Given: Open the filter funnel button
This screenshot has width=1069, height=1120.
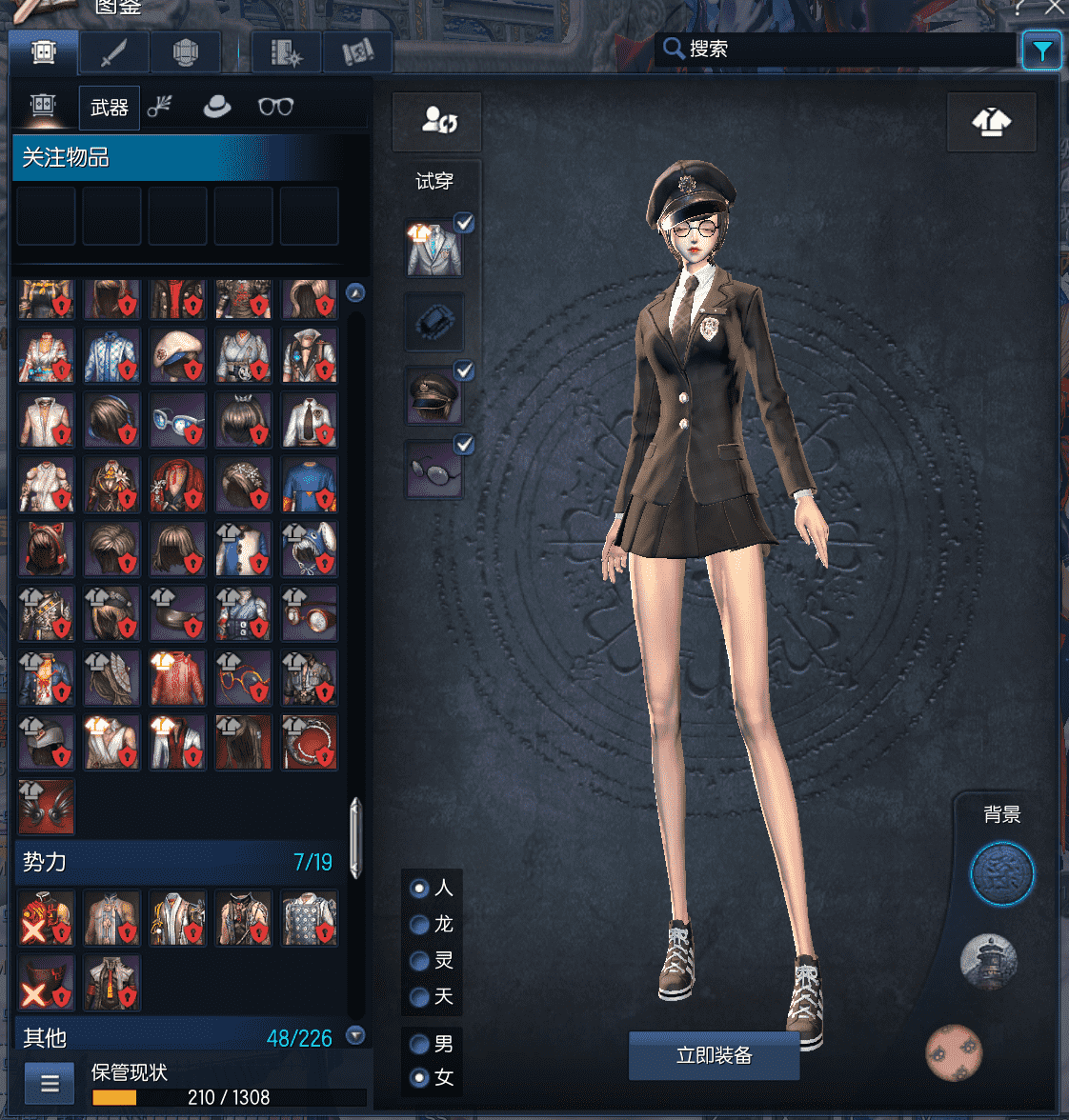Looking at the screenshot, I should (1041, 50).
